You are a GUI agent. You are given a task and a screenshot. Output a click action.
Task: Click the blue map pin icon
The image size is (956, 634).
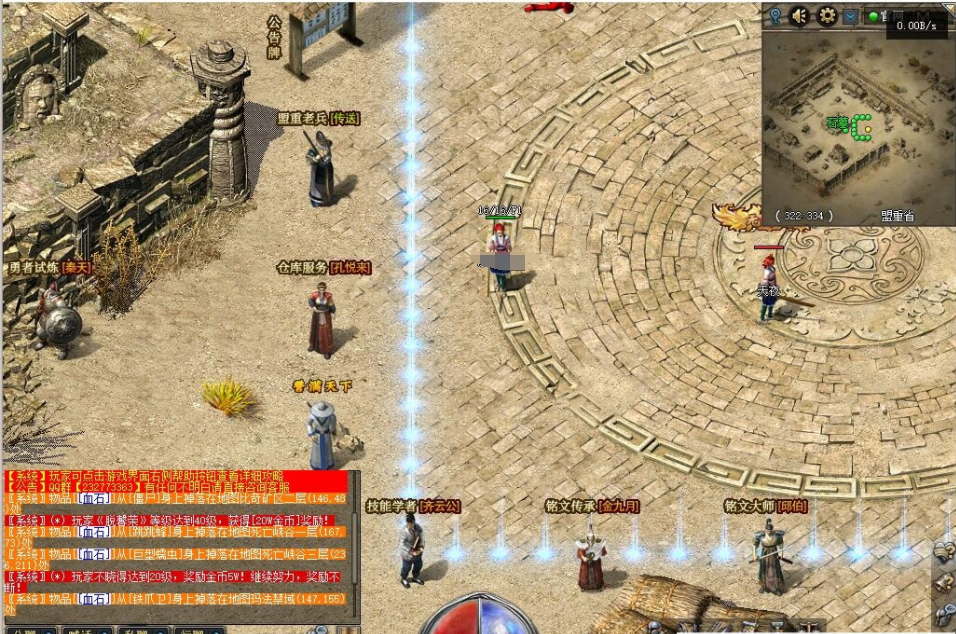pos(775,16)
